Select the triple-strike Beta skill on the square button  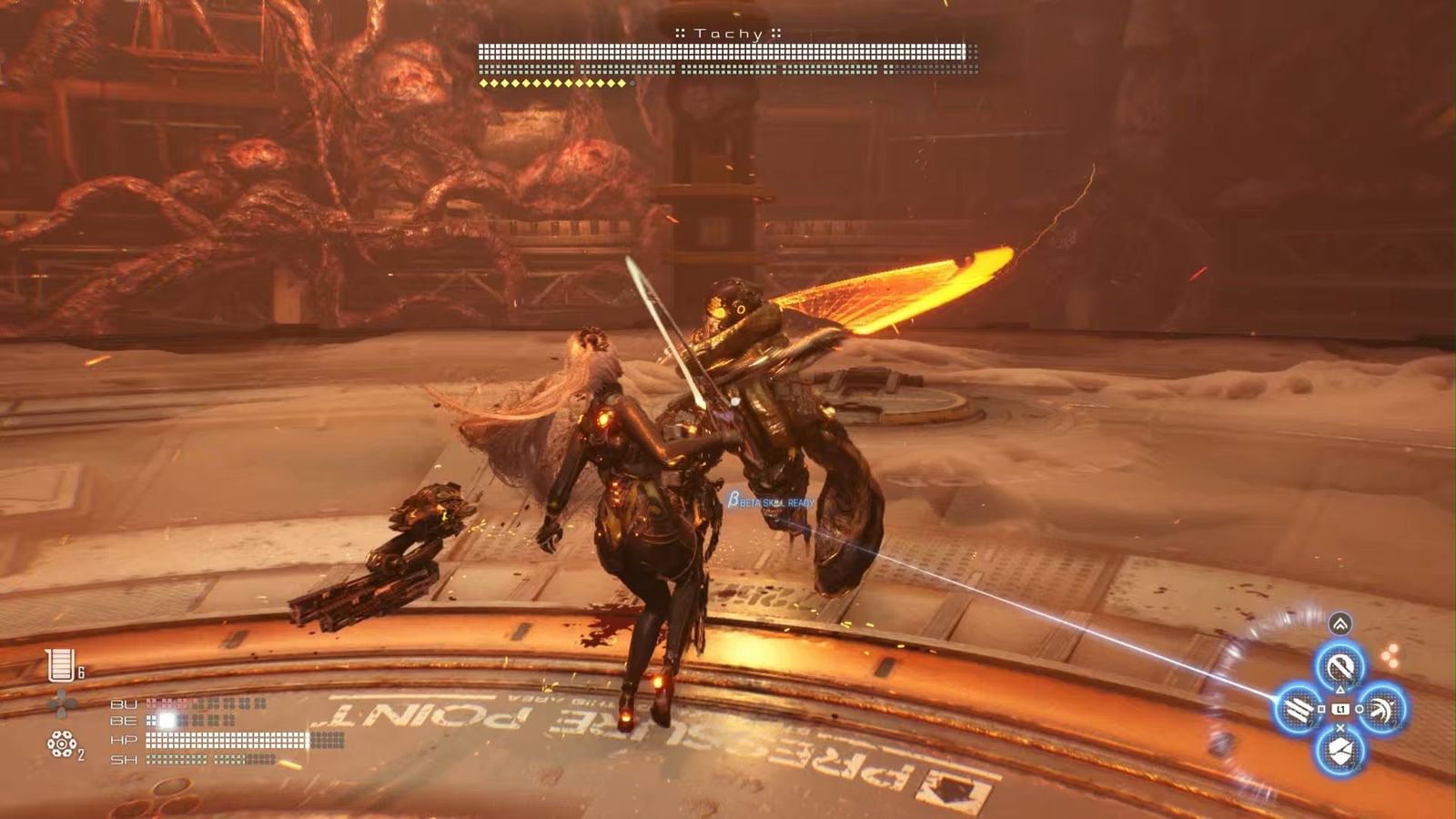click(x=1299, y=708)
